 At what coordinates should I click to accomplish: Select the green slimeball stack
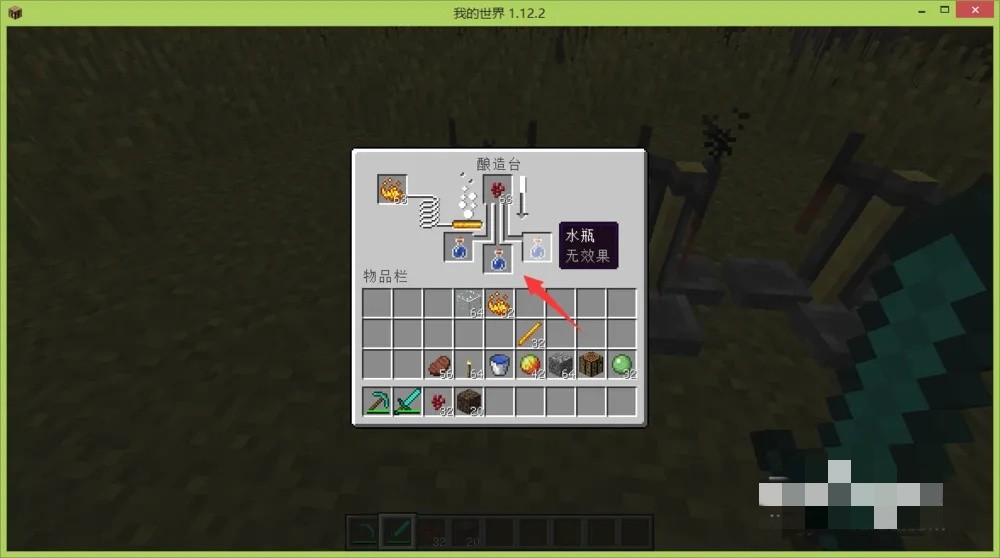pyautogui.click(x=622, y=364)
